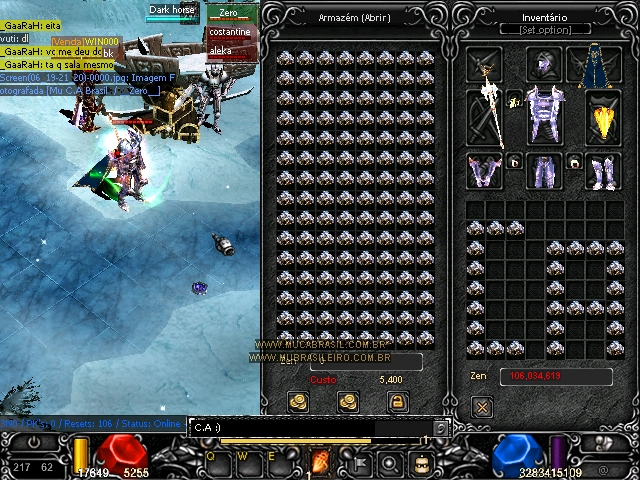Toggle the vault padlock button
The height and width of the screenshot is (480, 640).
[396, 402]
